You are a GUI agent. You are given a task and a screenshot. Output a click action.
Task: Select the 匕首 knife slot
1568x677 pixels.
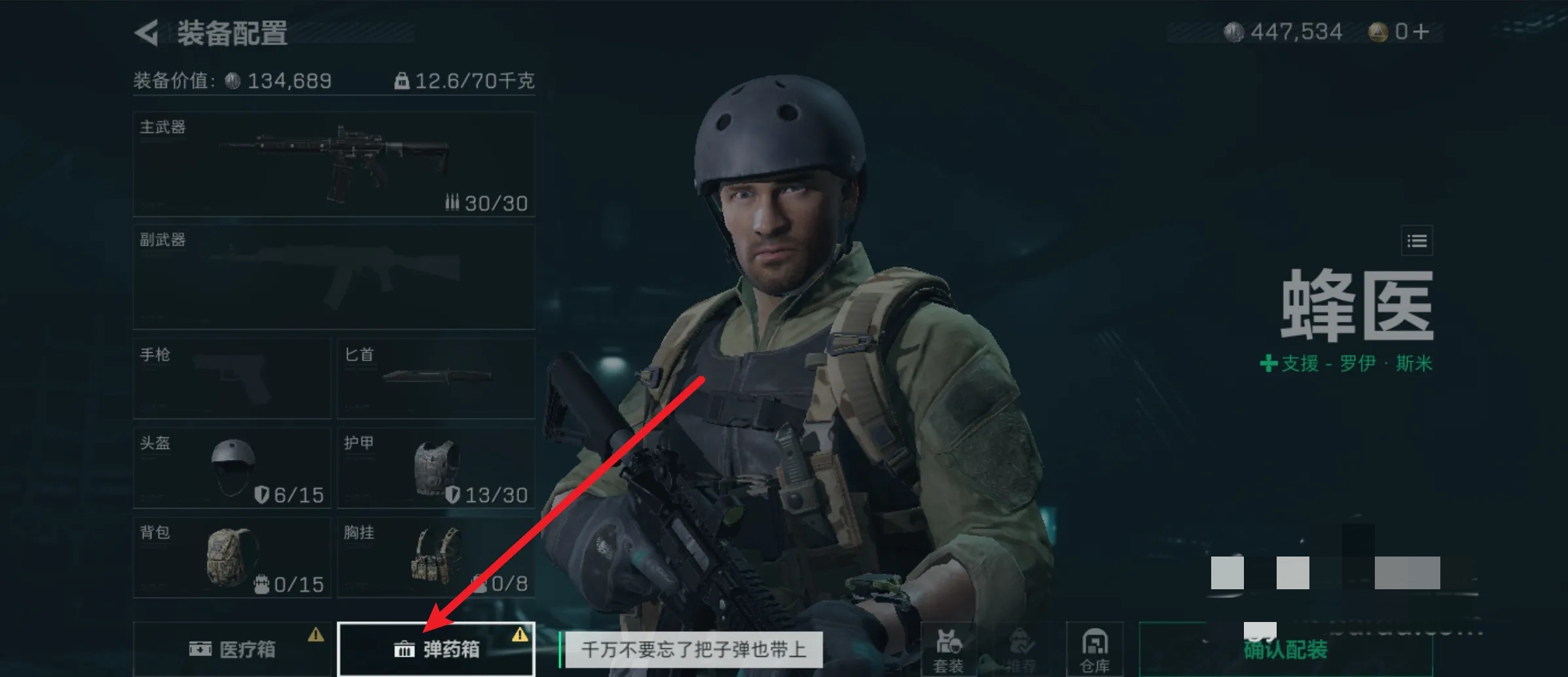[435, 378]
